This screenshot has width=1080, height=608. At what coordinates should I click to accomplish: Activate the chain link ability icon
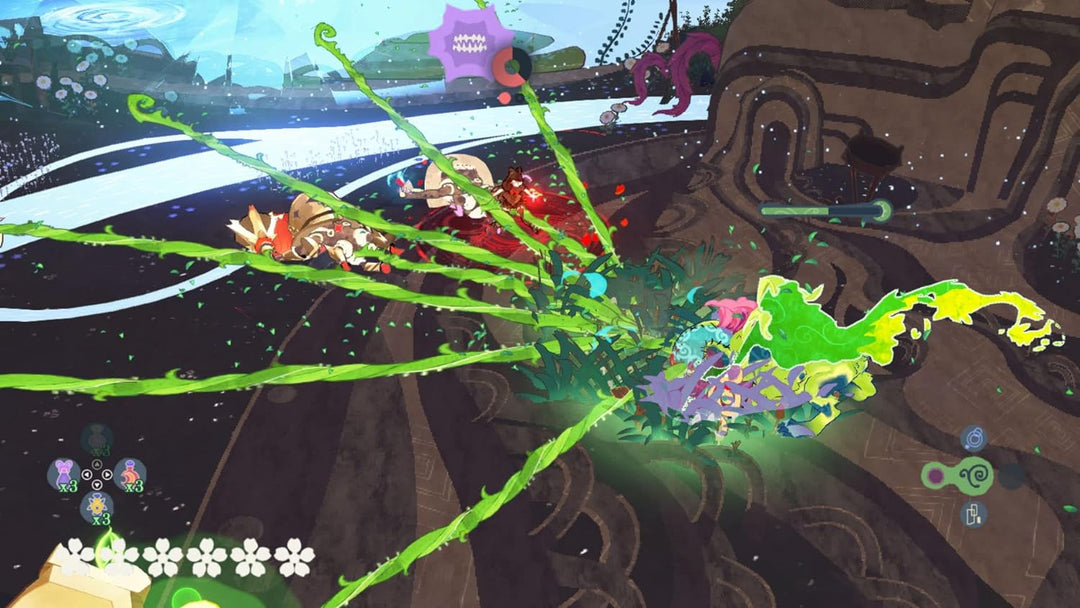click(973, 514)
